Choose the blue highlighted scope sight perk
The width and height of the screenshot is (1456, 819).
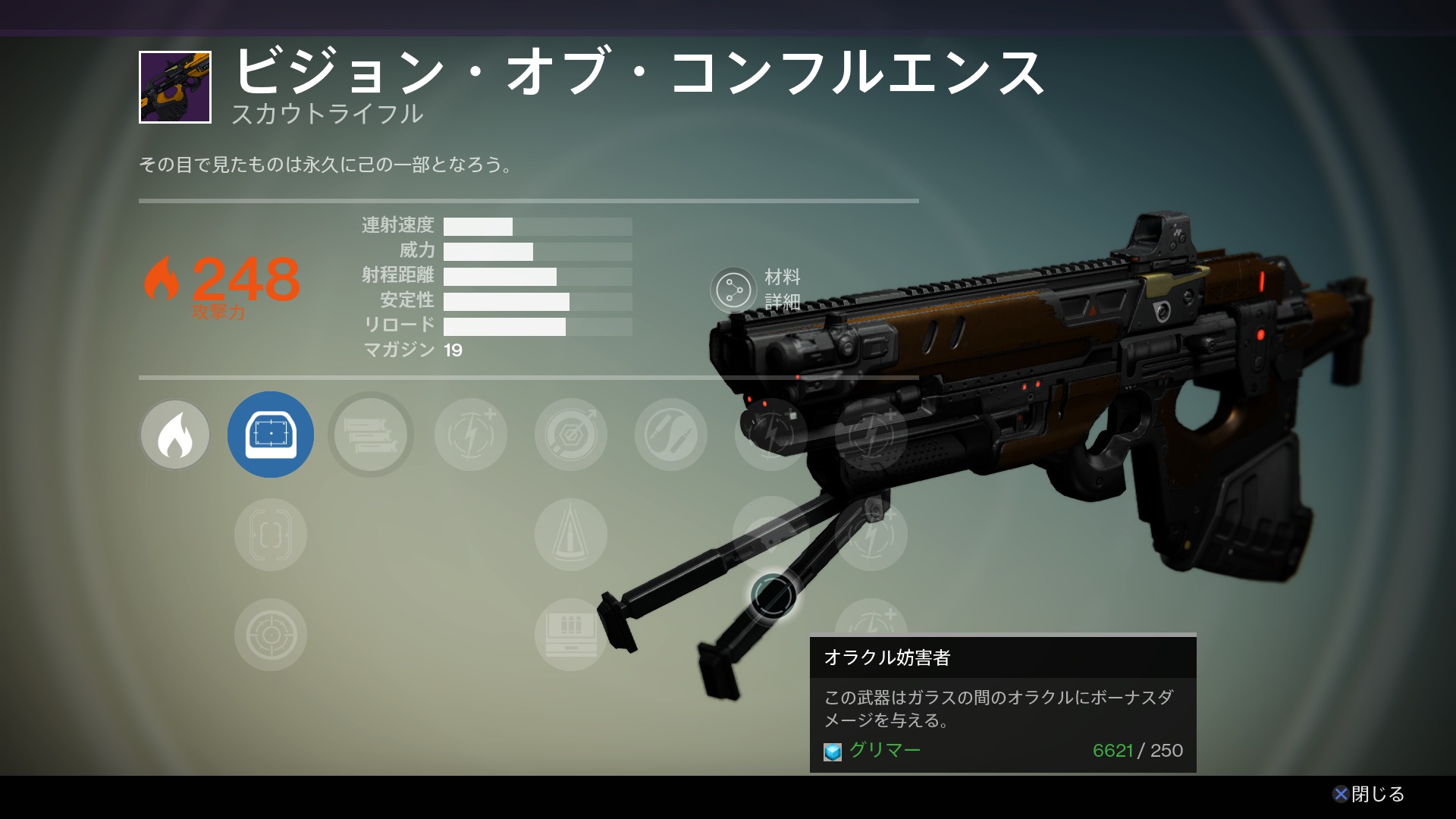271,435
